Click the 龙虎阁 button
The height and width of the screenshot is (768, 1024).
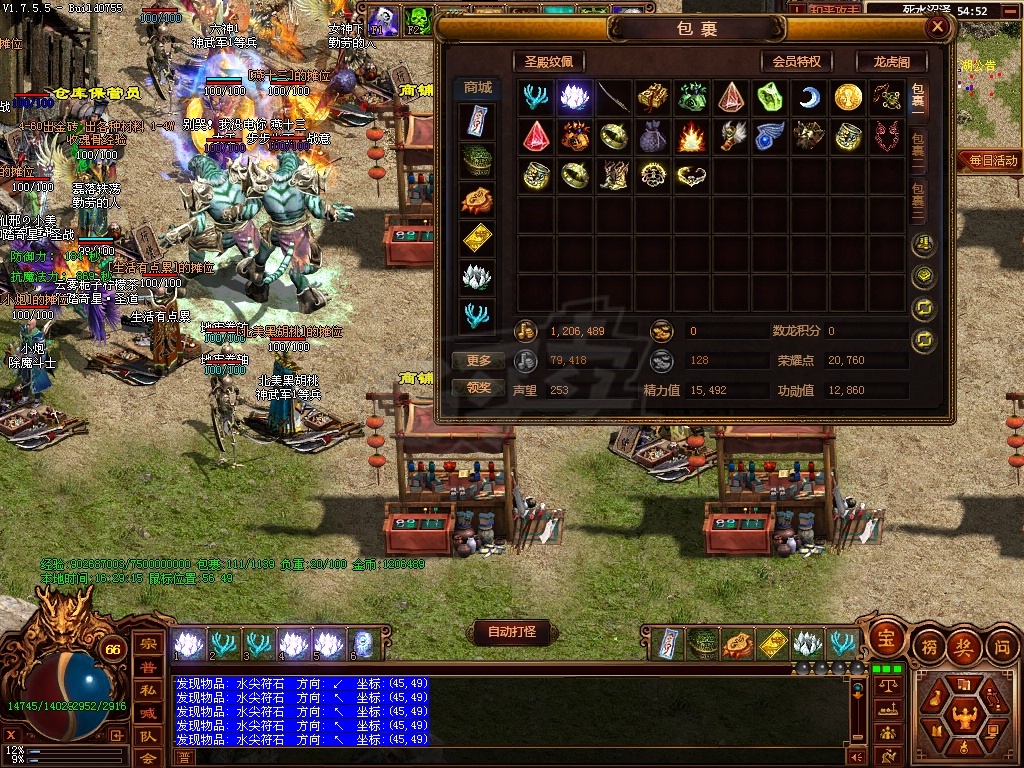point(890,61)
